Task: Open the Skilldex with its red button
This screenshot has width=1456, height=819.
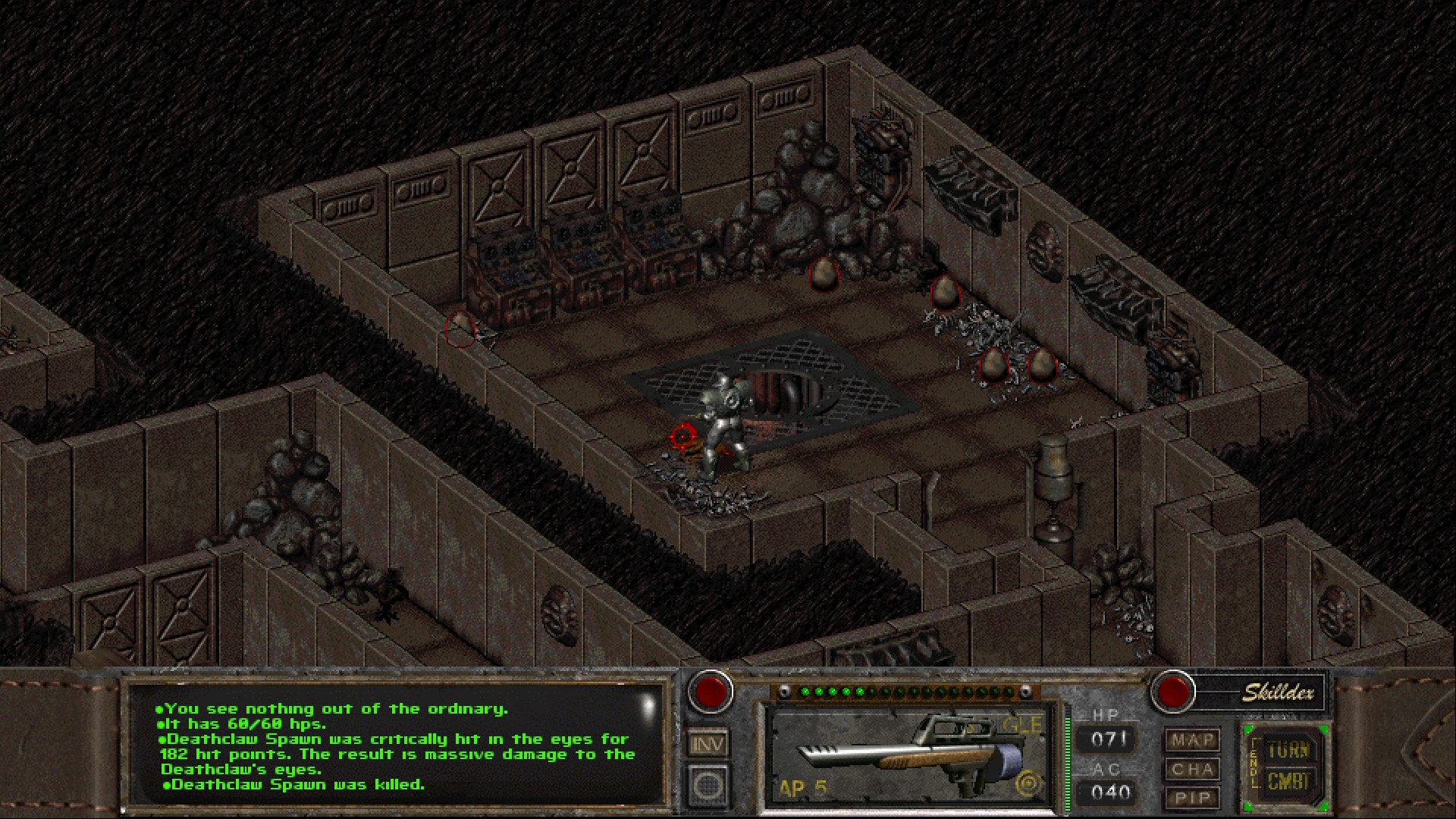Action: coord(1173,691)
